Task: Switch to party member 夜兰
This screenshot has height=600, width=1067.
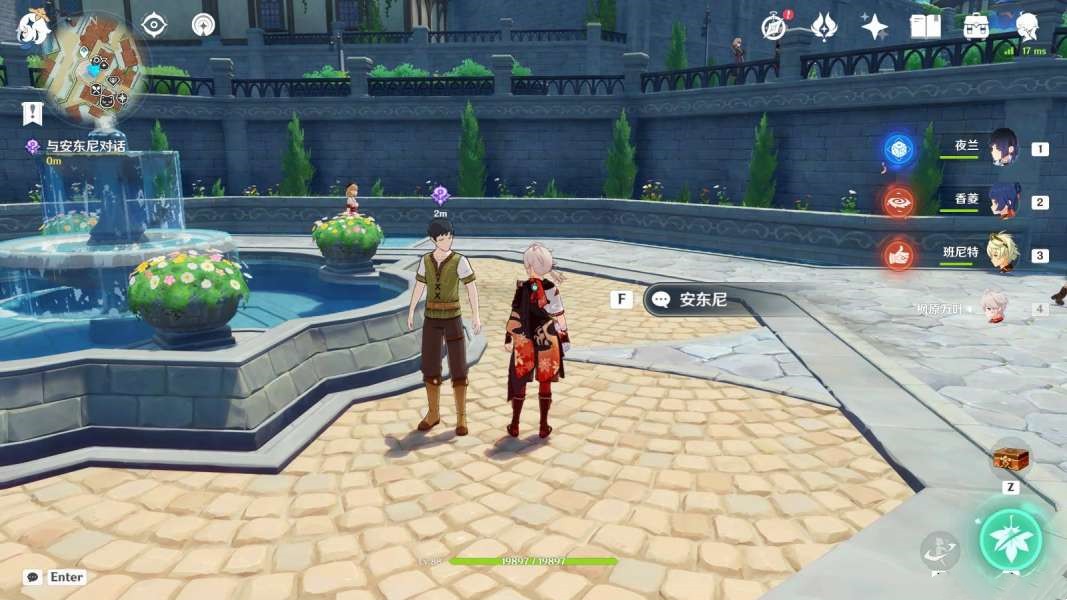Action: (x=1003, y=148)
